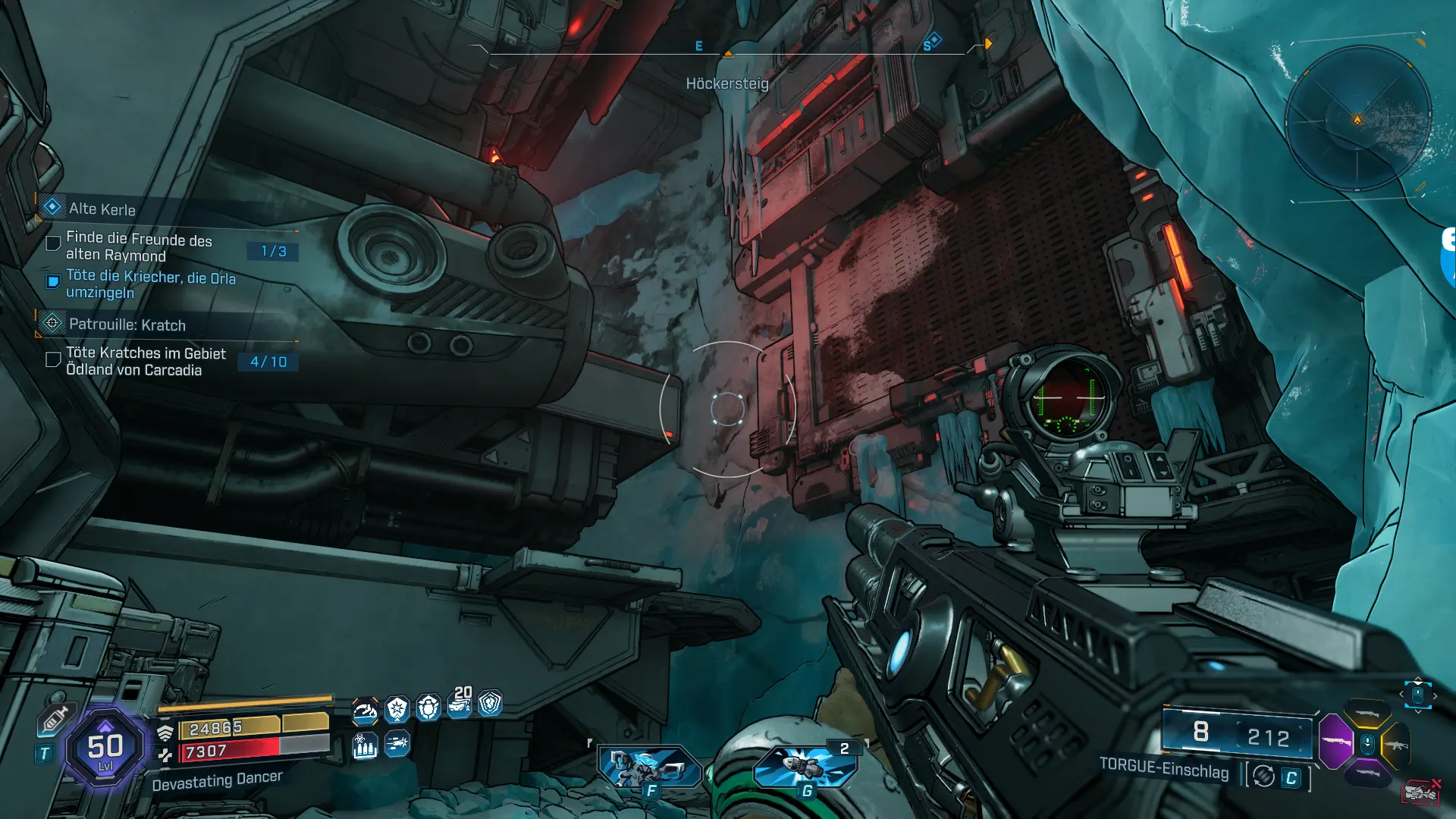
Task: Click the TORGUE-Einschlag weapon mode icon
Action: (1263, 776)
